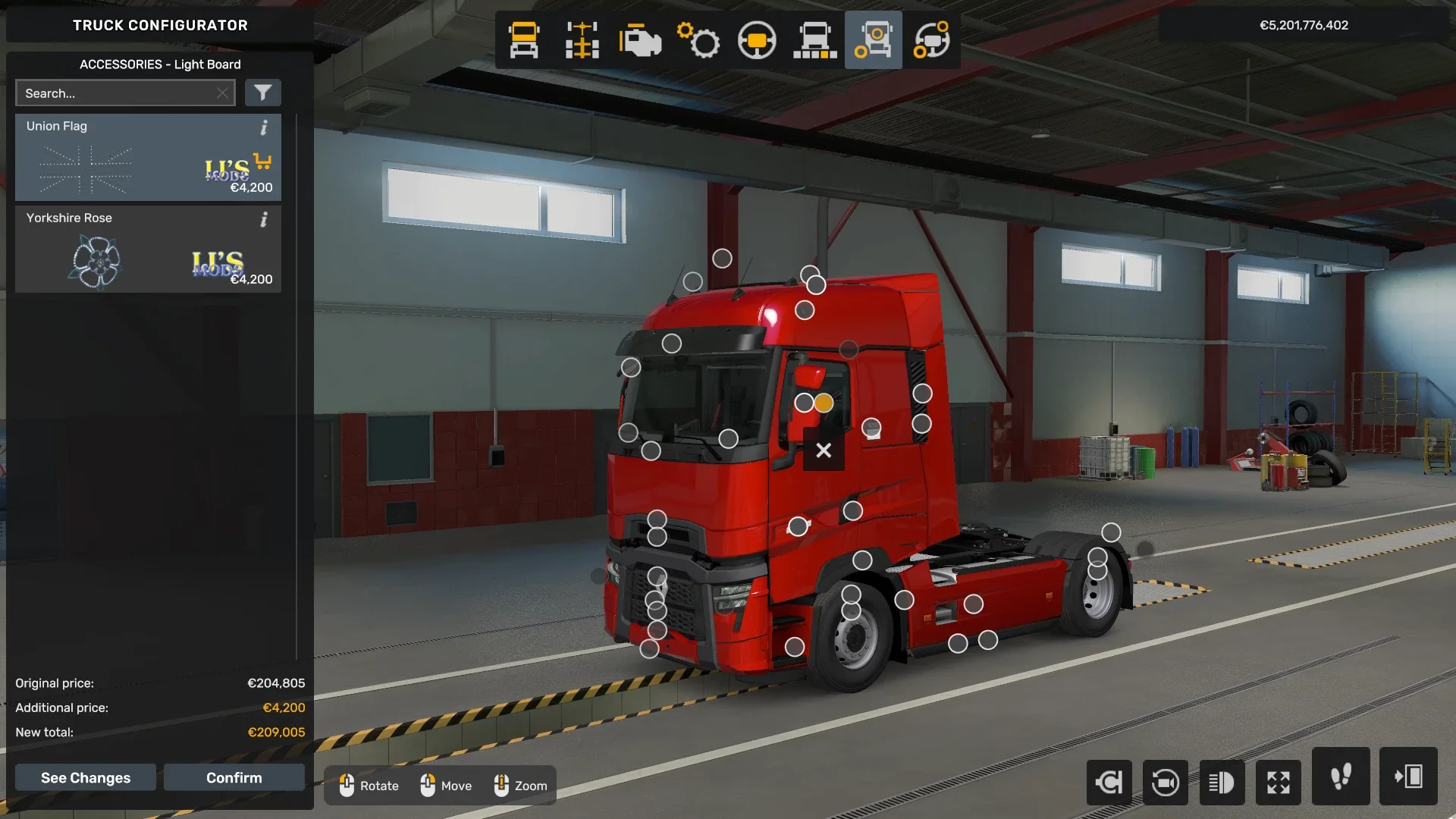Toggle the truck headlights preview
Screen dimensions: 1456x819
click(x=1222, y=782)
